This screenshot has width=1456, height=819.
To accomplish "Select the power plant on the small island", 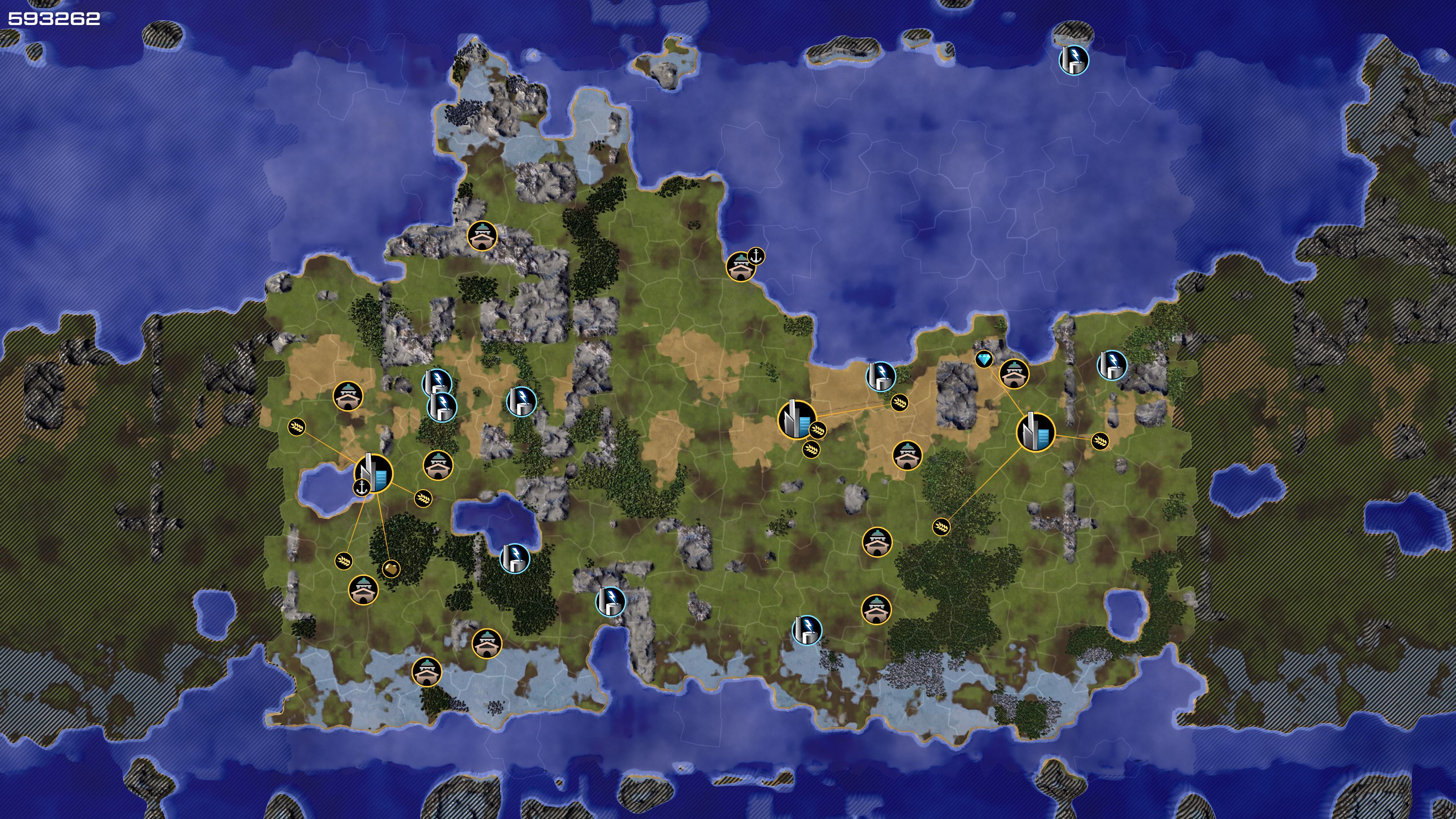I will [x=1073, y=60].
